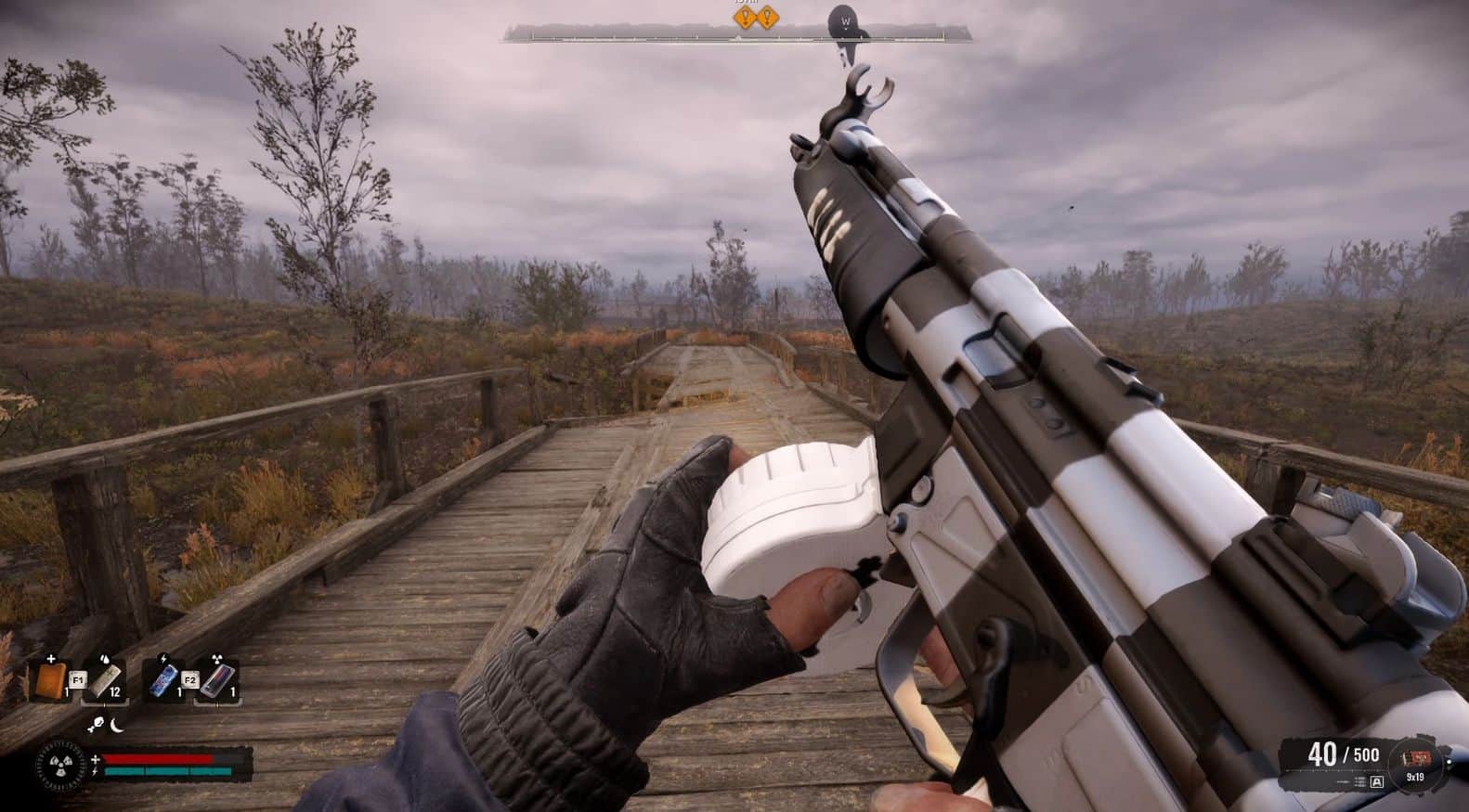The height and width of the screenshot is (812, 1469).
Task: Select the blue energy drink quick slot
Action: pos(163,679)
